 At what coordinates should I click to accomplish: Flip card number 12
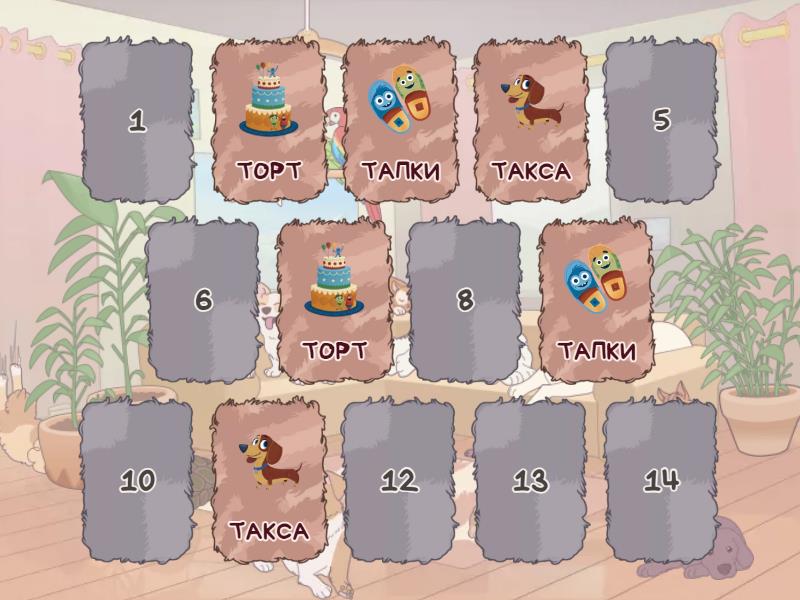click(399, 480)
